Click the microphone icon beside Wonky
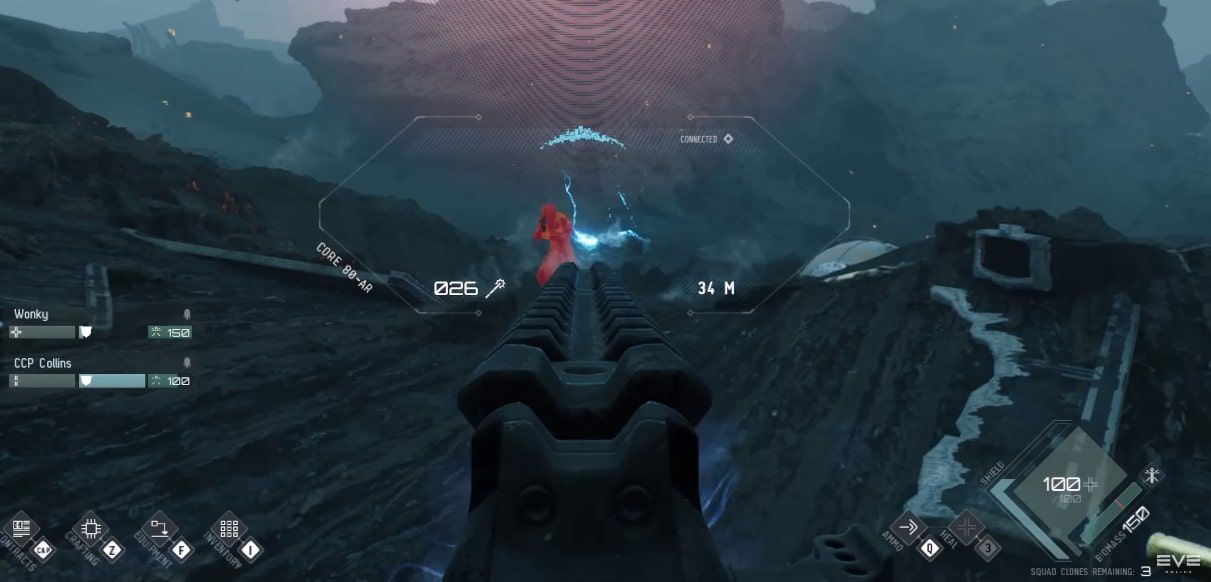The image size is (1211, 582). click(186, 314)
